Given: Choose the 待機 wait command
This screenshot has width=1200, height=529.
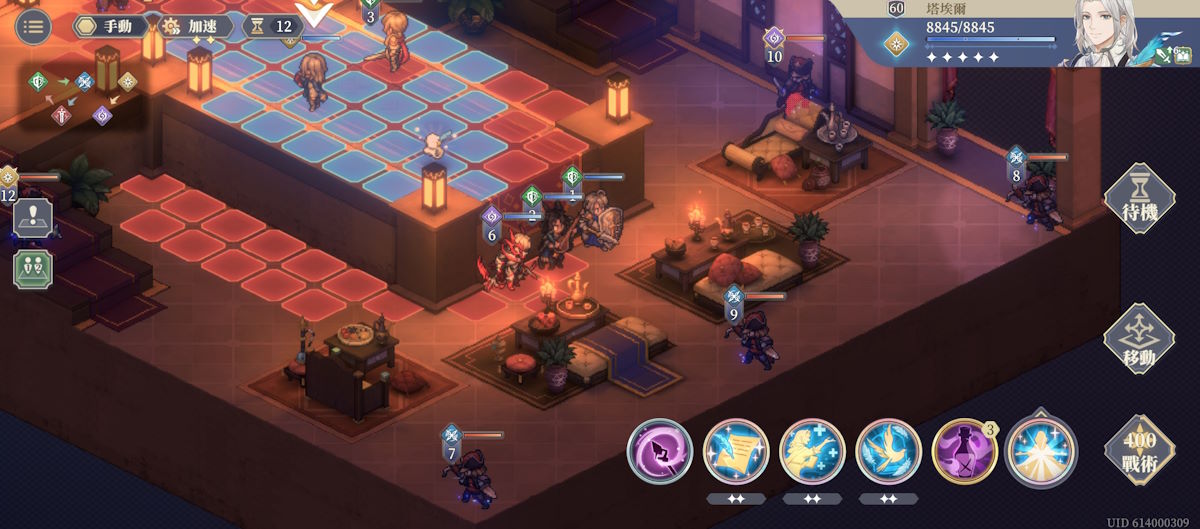Looking at the screenshot, I should point(1138,200).
